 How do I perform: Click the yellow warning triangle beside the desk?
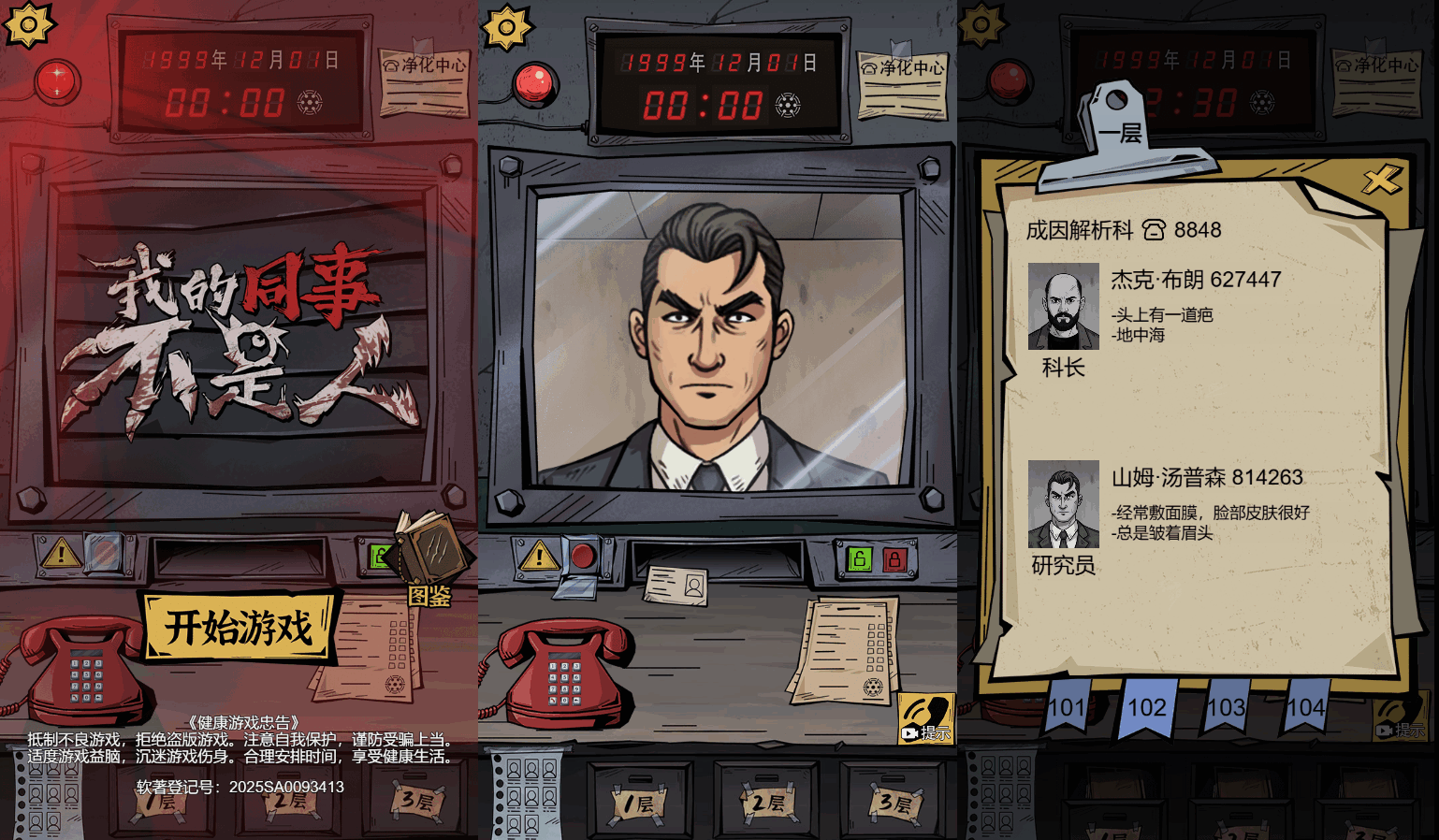[538, 559]
